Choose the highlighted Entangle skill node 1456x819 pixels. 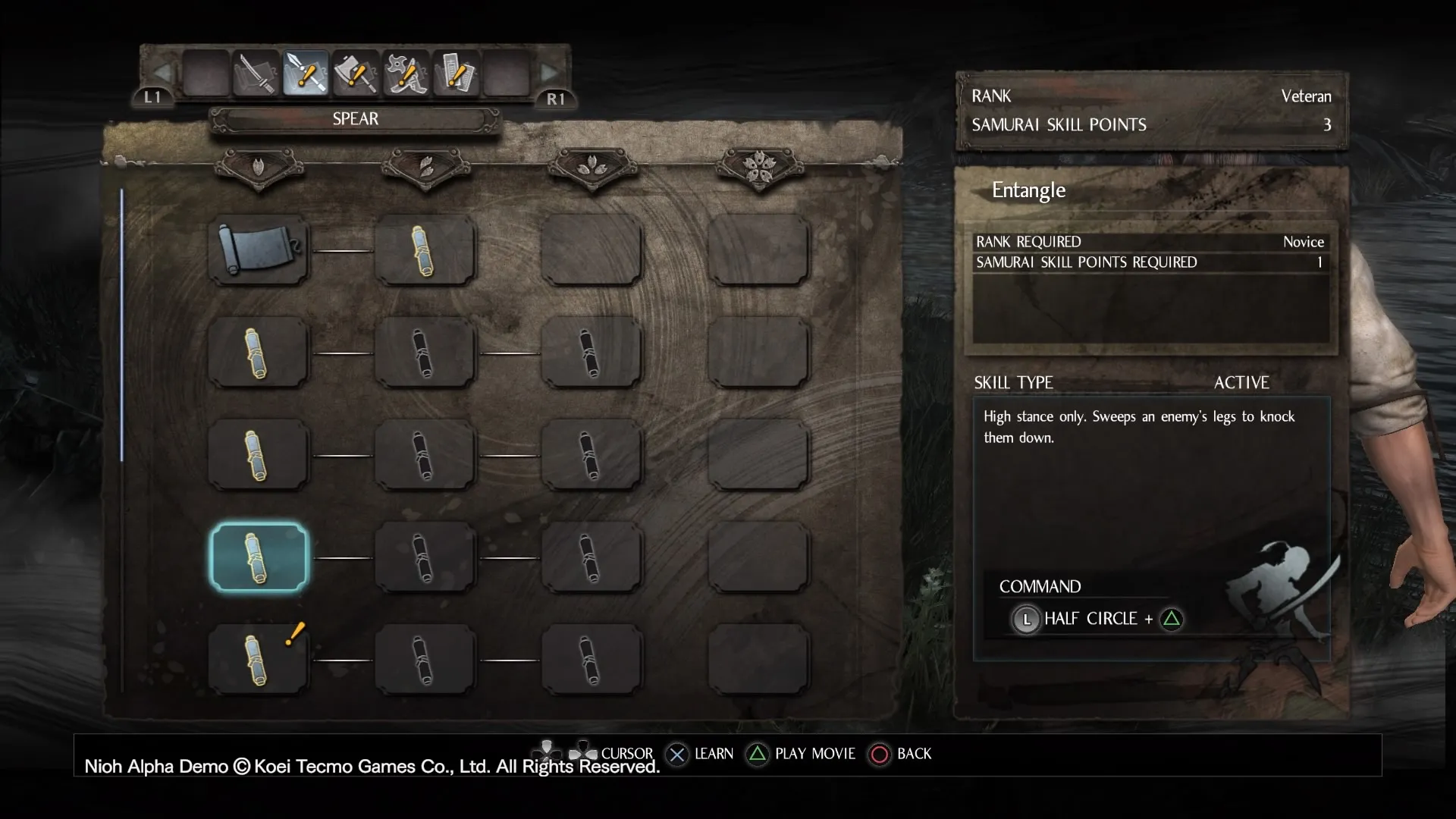[x=259, y=557]
